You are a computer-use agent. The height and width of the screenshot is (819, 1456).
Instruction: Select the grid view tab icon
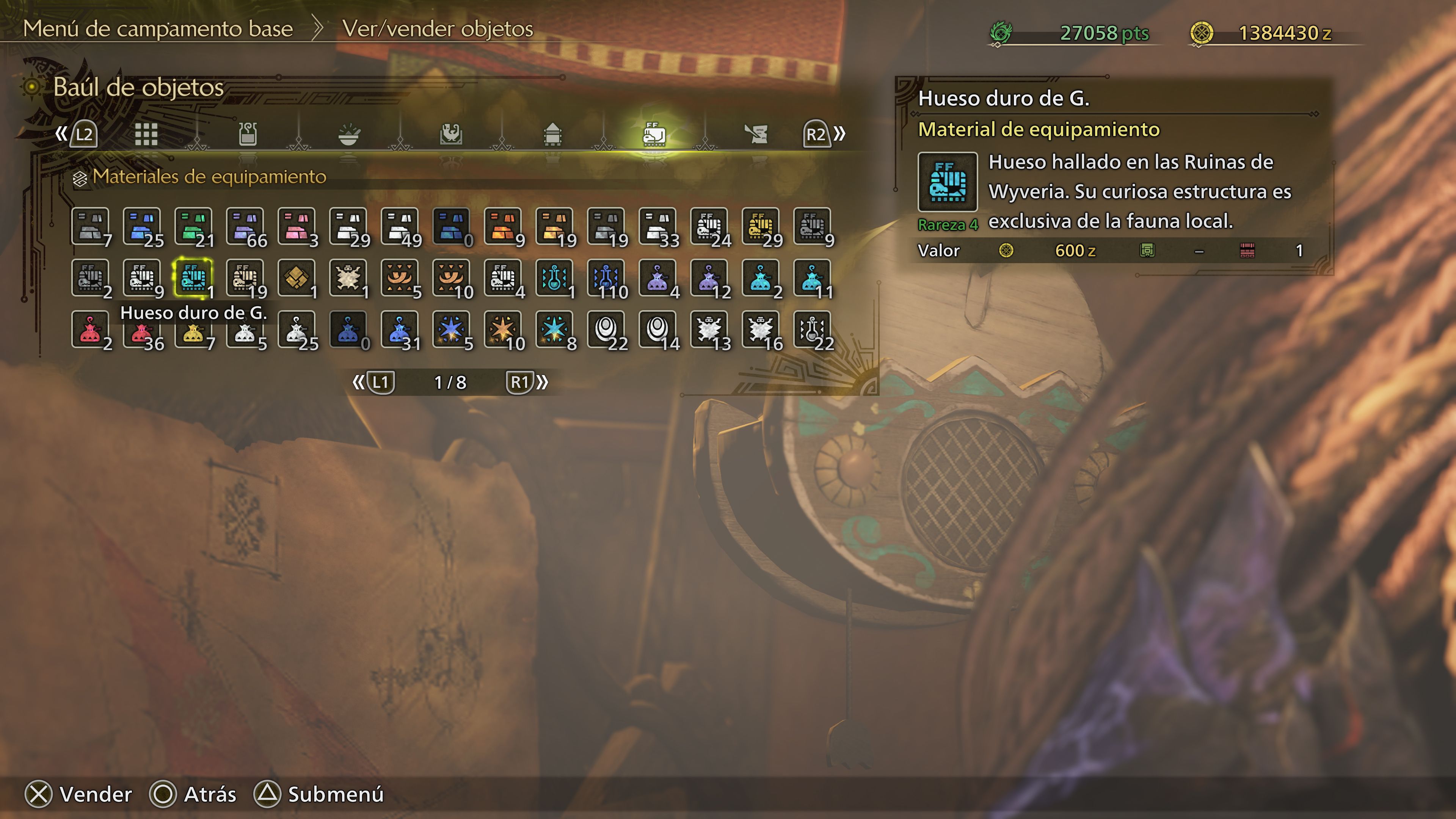pyautogui.click(x=147, y=135)
